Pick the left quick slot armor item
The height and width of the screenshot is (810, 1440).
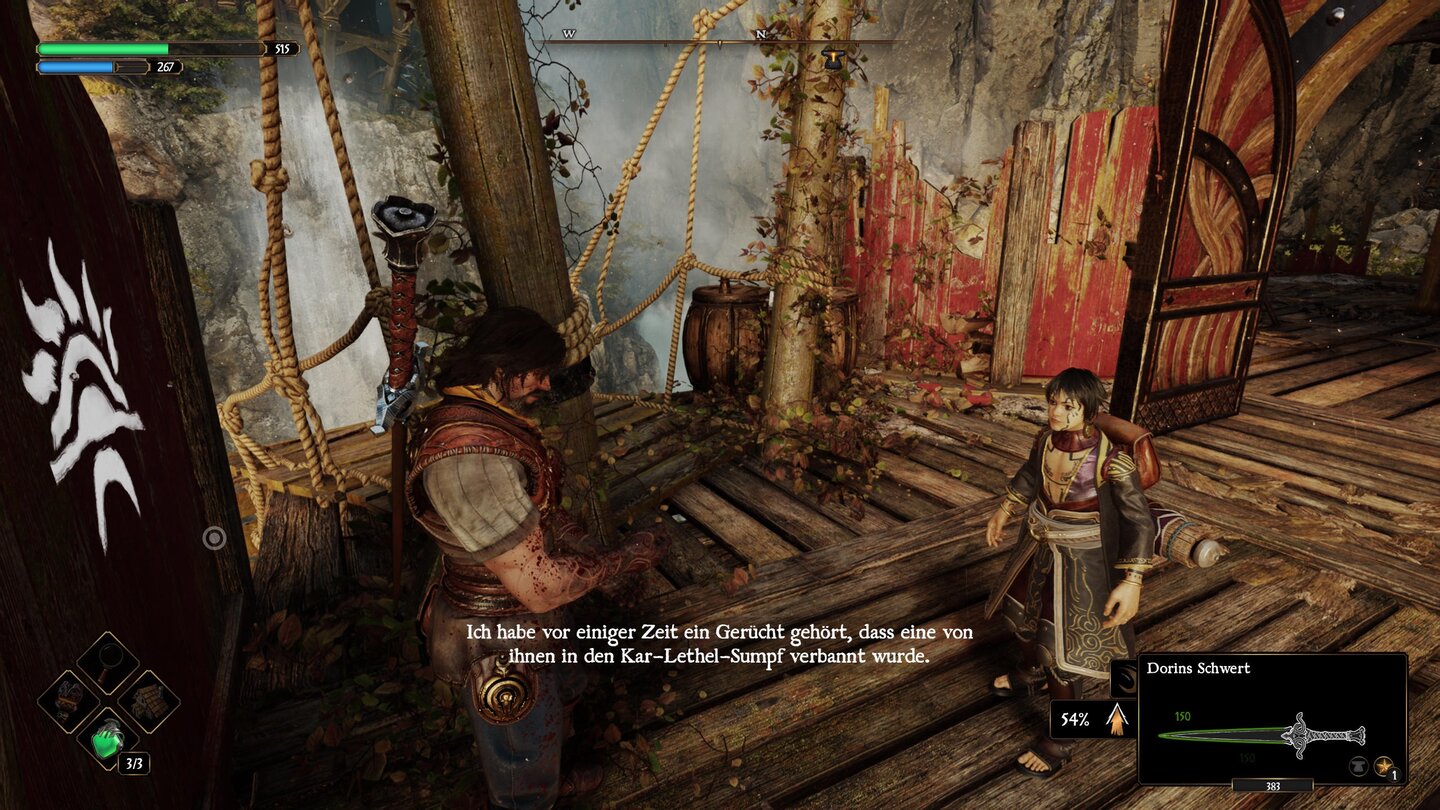[x=68, y=701]
